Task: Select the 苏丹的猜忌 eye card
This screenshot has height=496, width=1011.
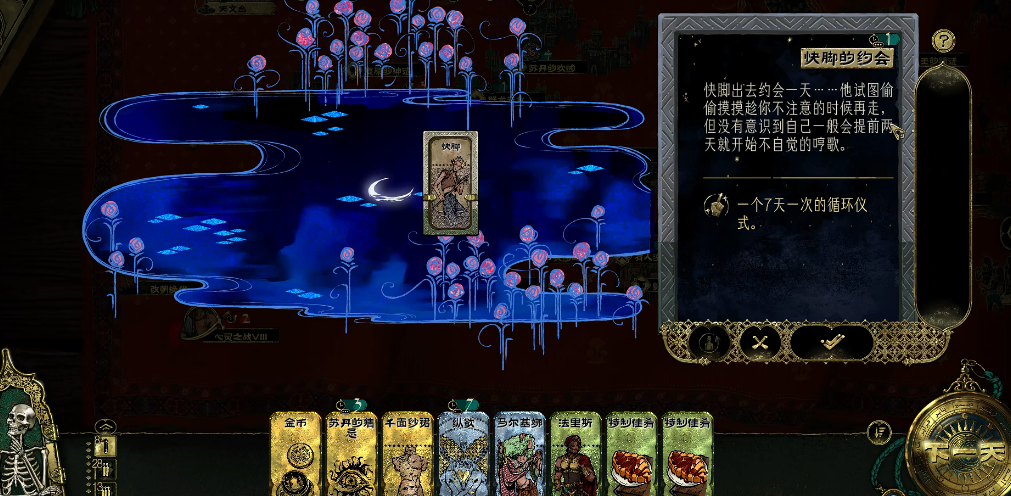Action: [352, 455]
